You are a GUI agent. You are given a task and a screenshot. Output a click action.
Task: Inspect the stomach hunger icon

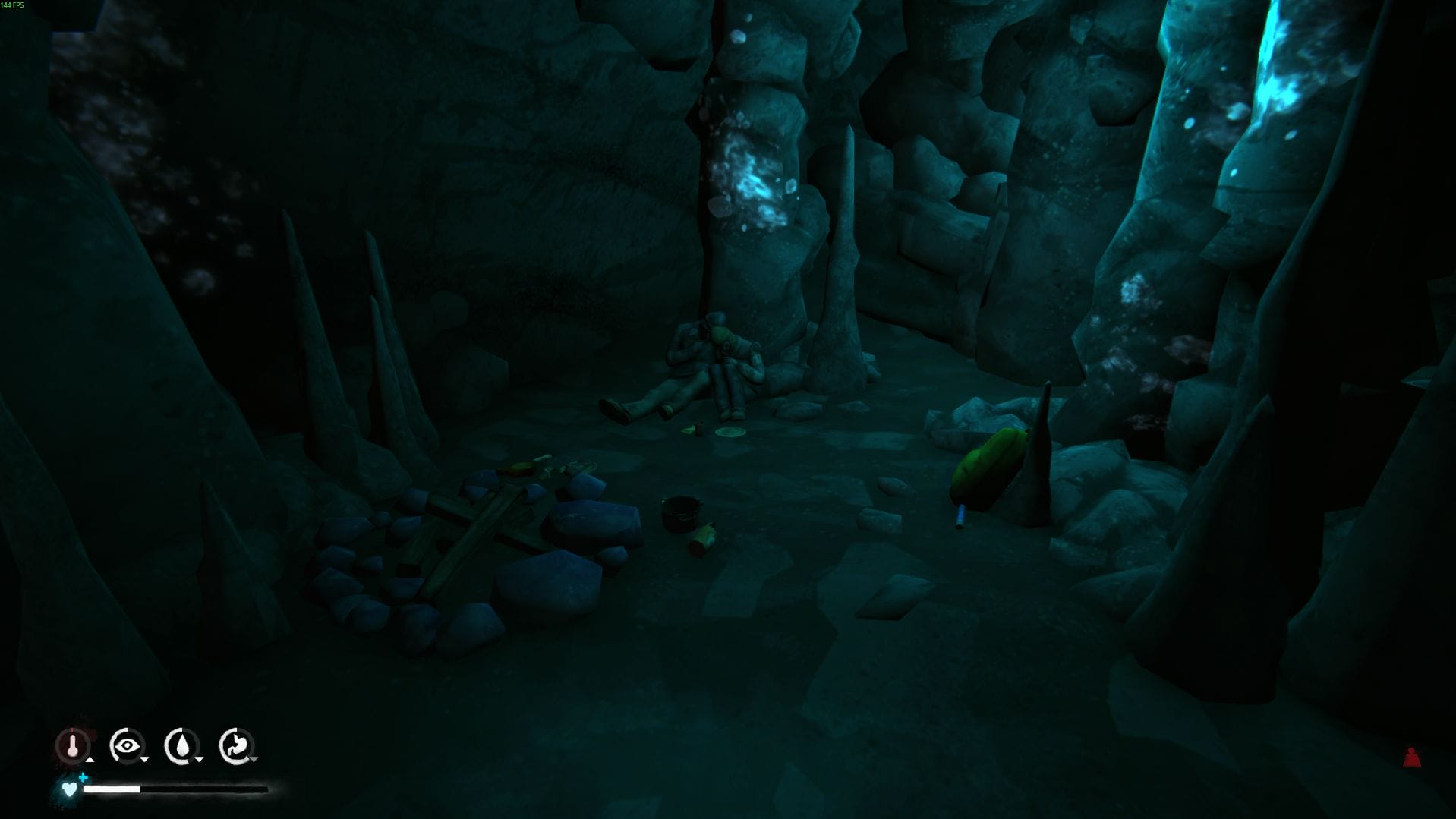pos(236,745)
